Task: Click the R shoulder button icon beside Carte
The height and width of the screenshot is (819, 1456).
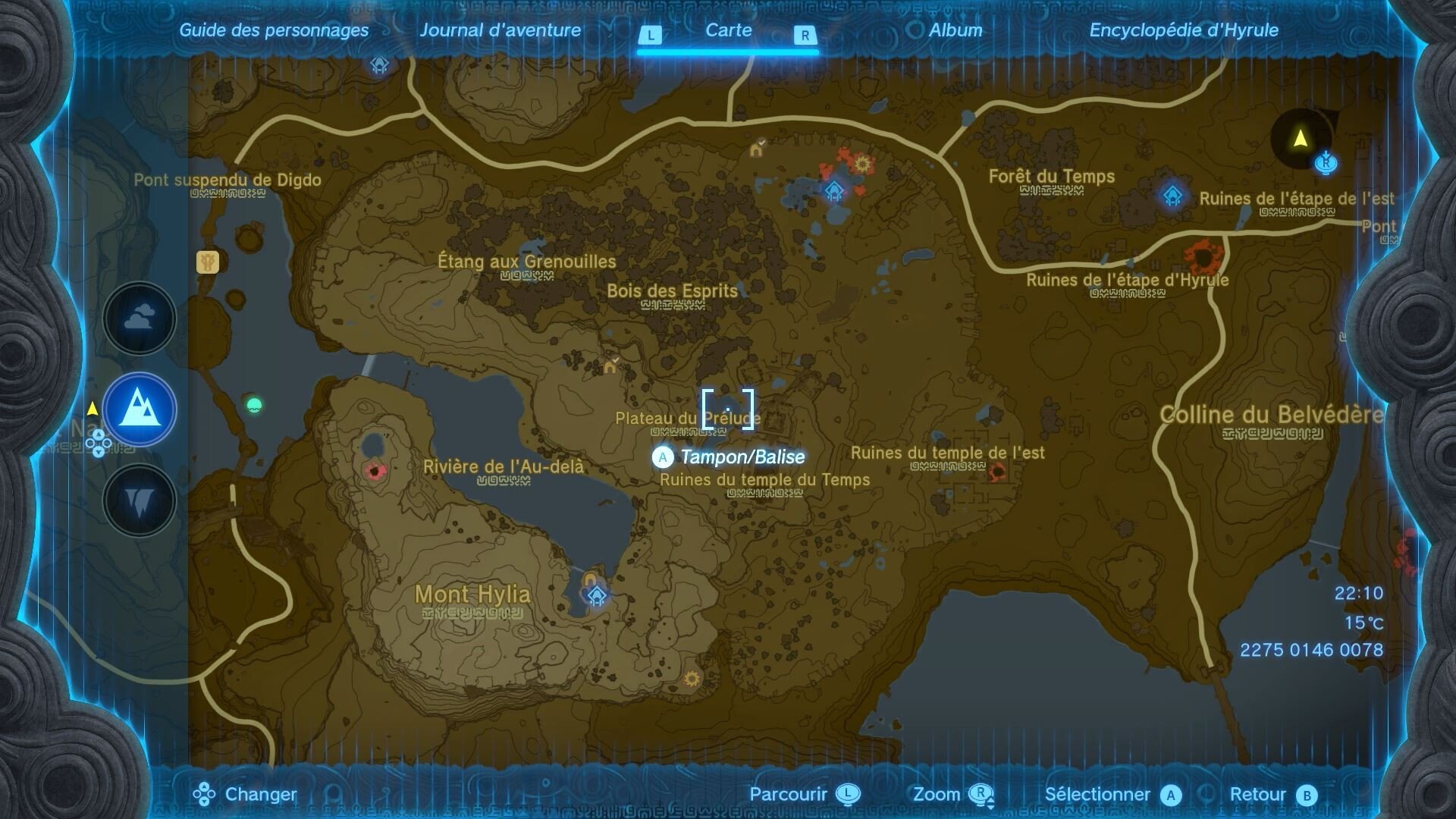Action: pos(805,34)
